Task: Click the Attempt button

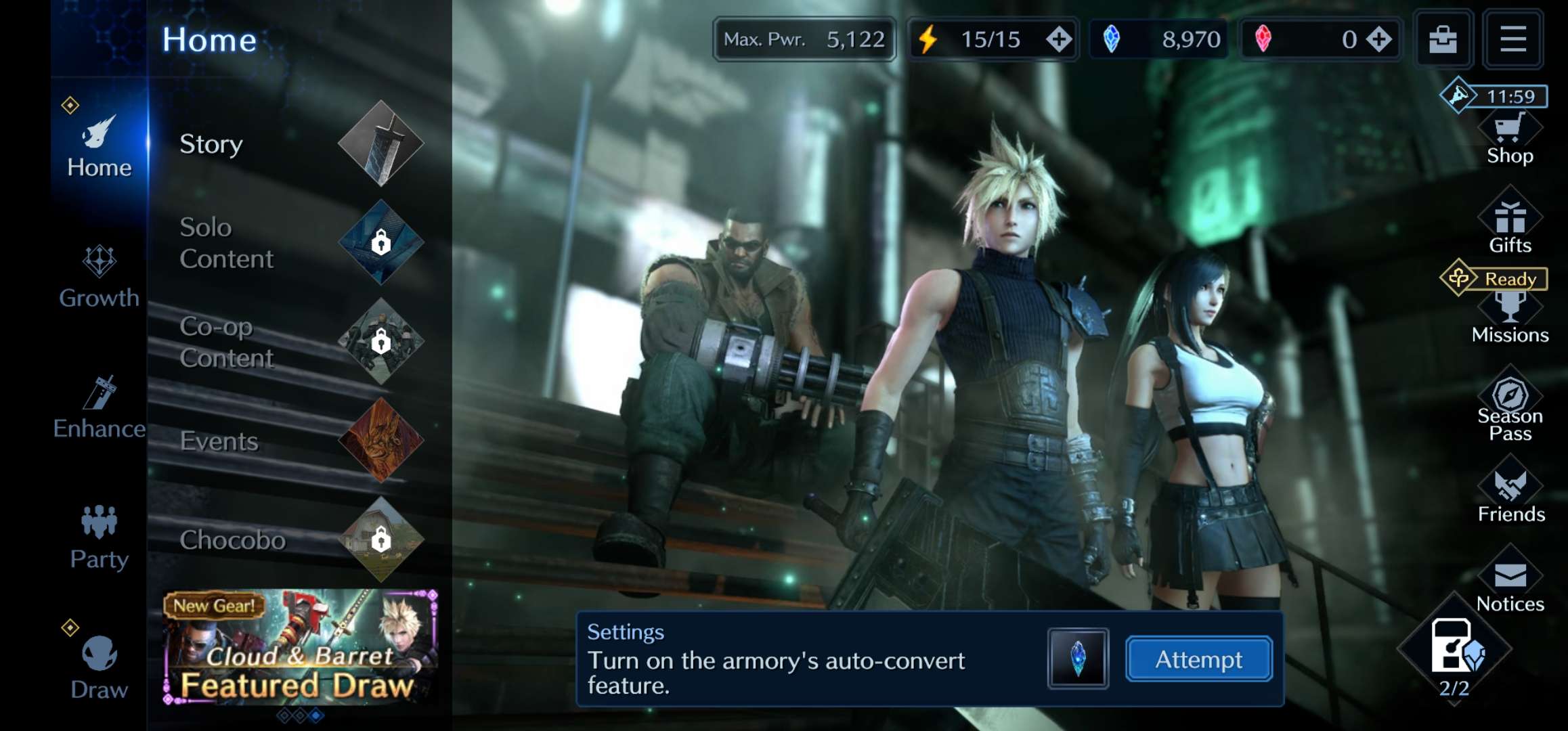Action: click(x=1198, y=659)
